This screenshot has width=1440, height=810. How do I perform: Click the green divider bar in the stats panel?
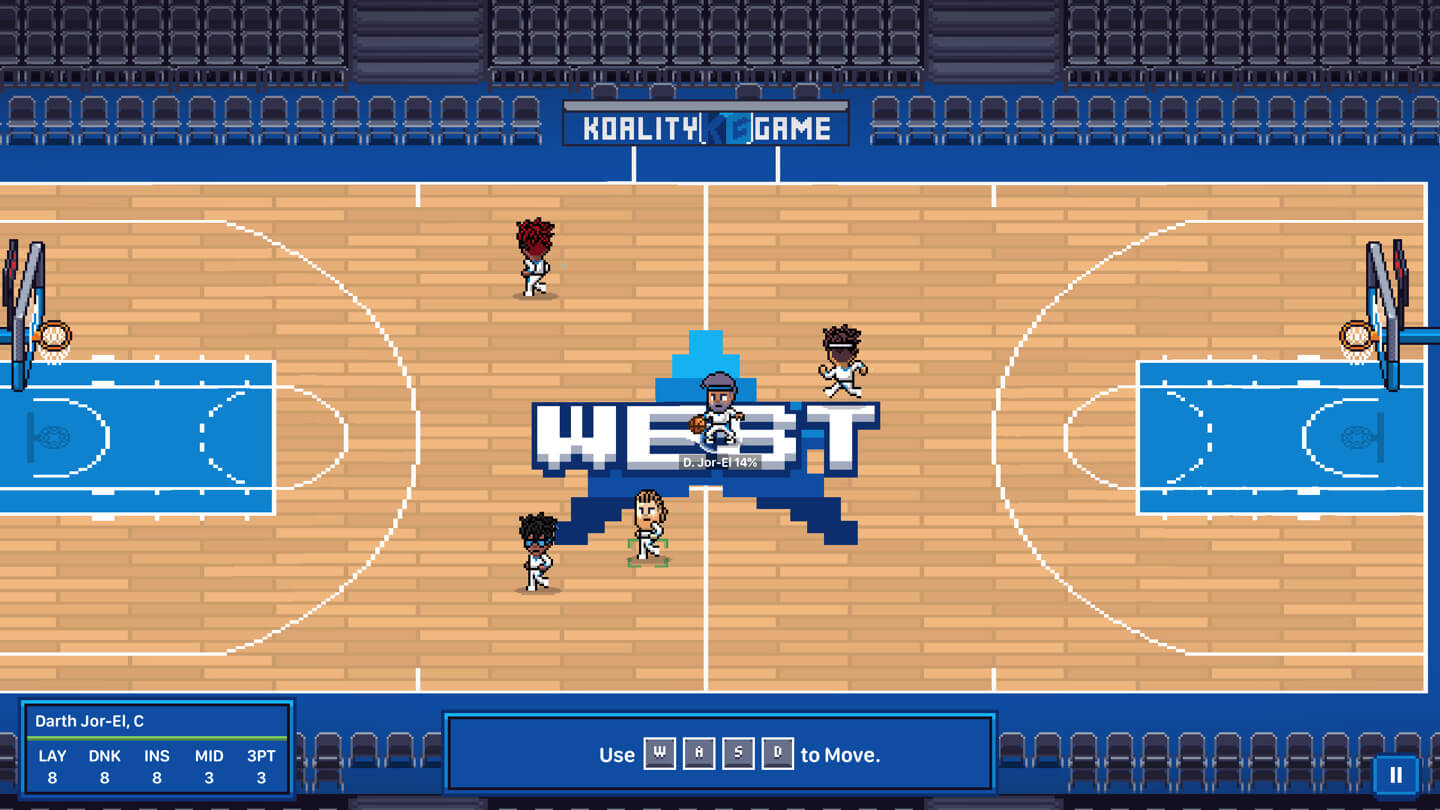(x=156, y=738)
